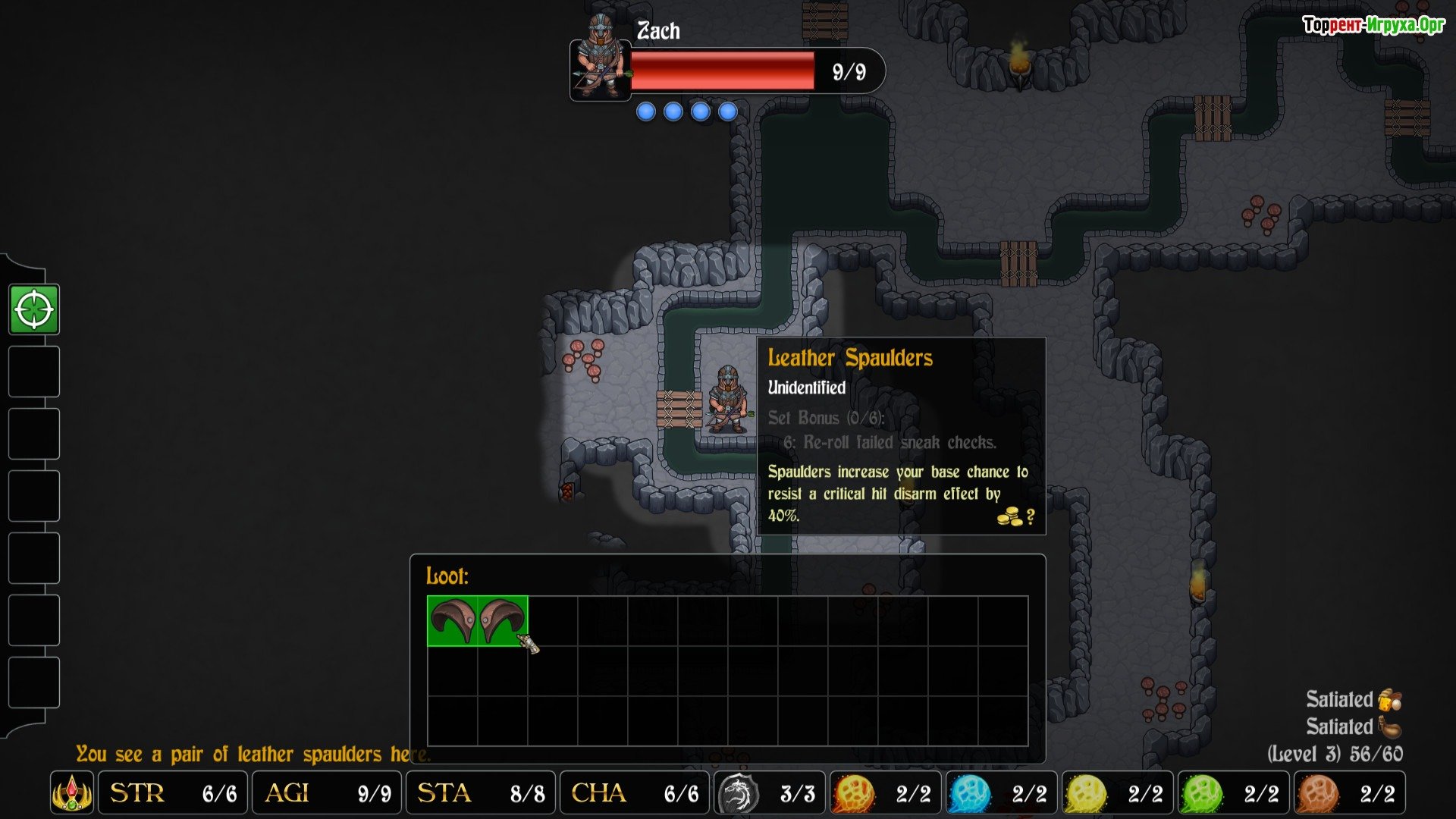Click the AGI stat panel
Viewport: 1456px width, 819px height.
click(328, 793)
